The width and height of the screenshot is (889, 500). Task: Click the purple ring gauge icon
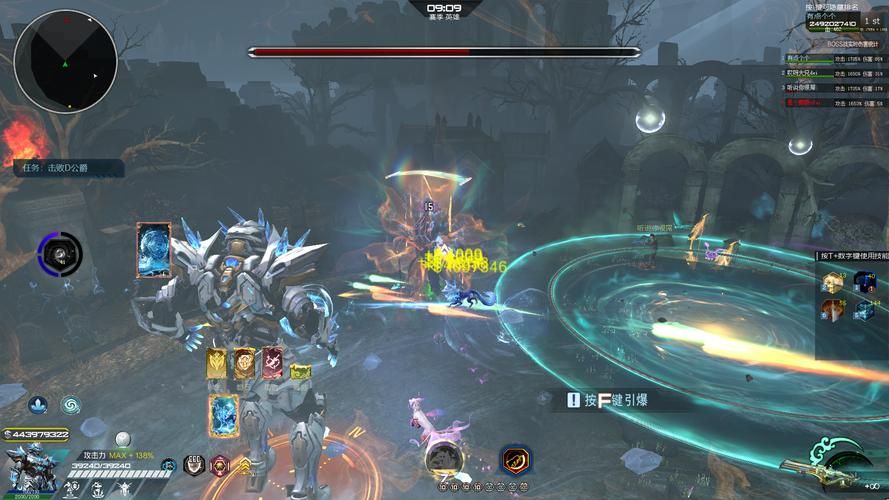coord(59,254)
